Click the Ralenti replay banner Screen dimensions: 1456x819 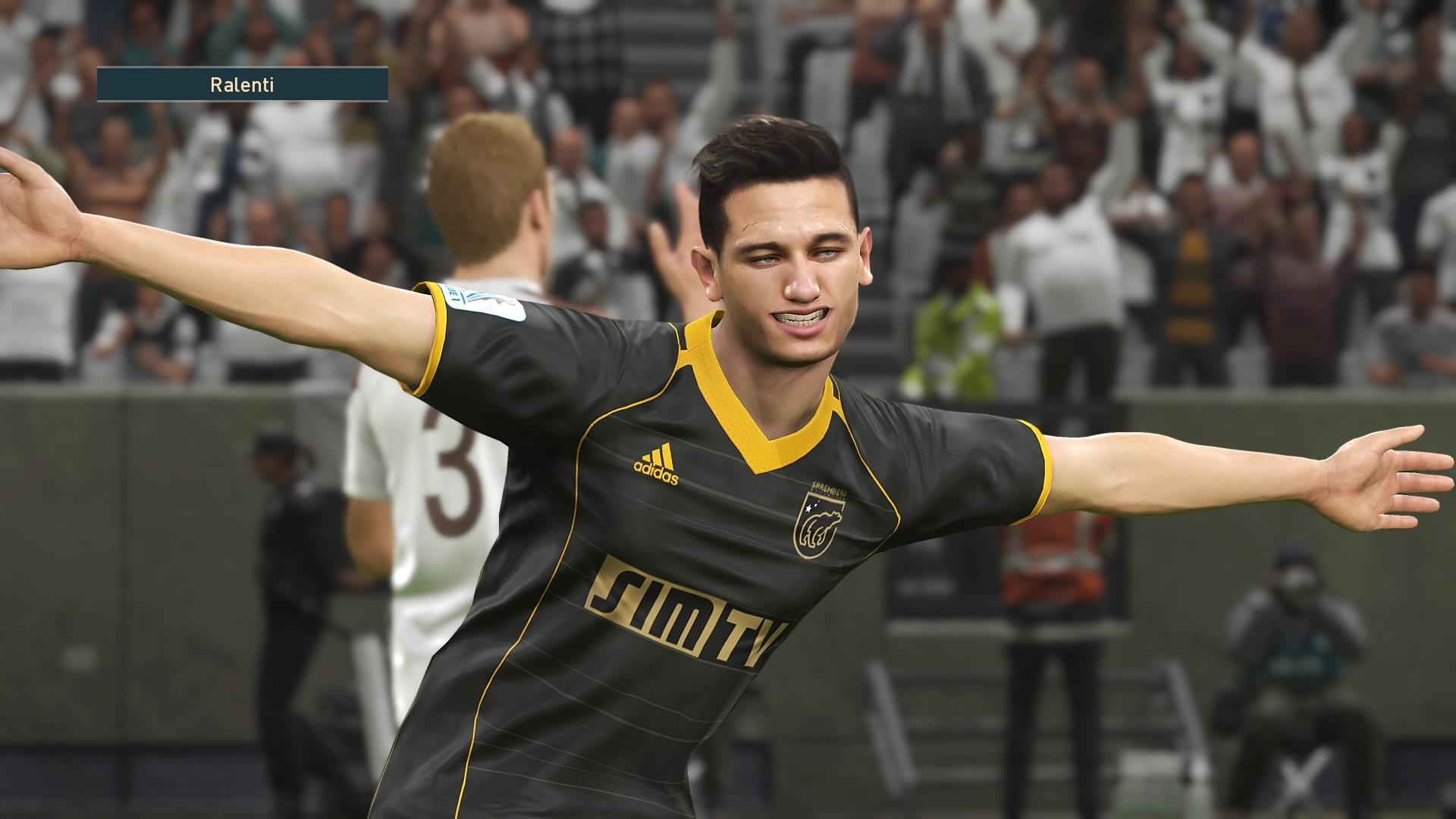243,84
